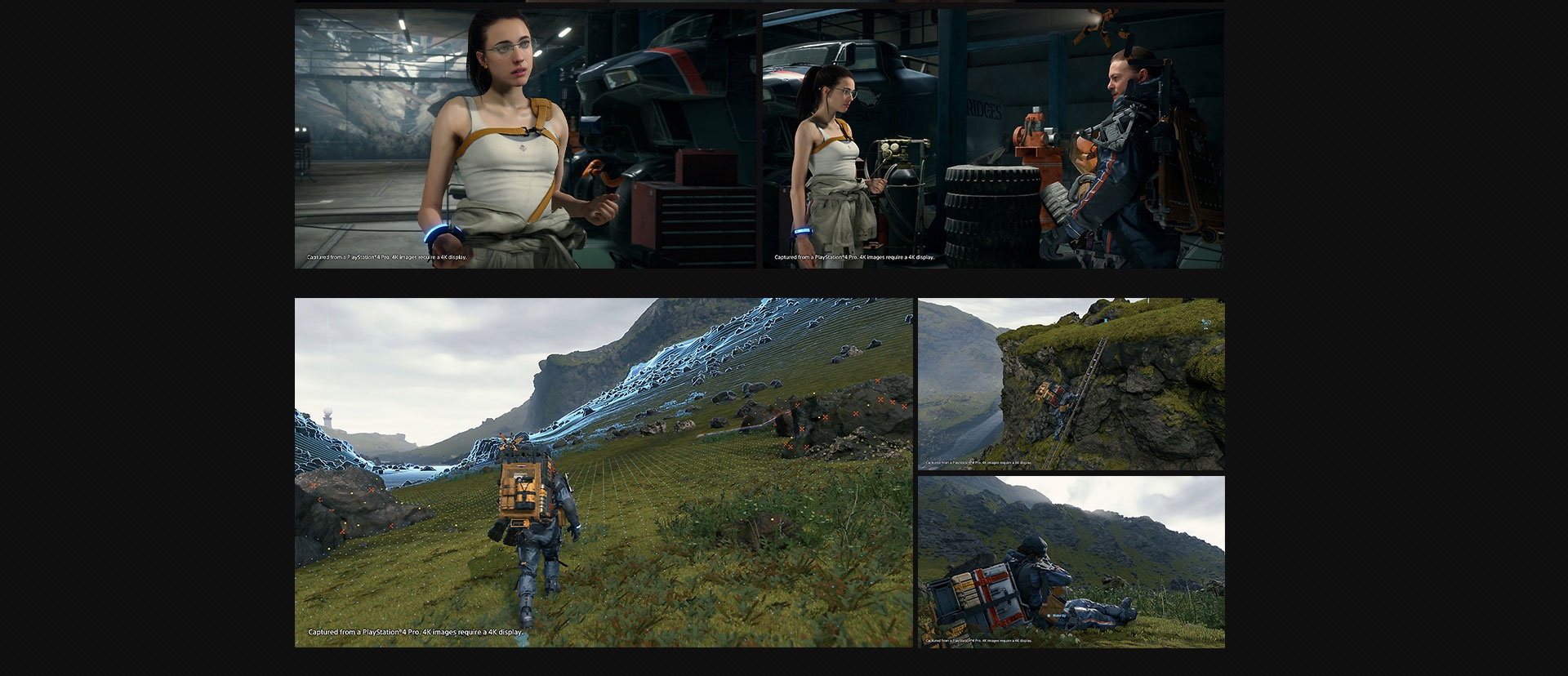Open the ladder cliff climb screenshot thumbnail
Viewport: 1568px width, 676px height.
pyautogui.click(x=1071, y=385)
